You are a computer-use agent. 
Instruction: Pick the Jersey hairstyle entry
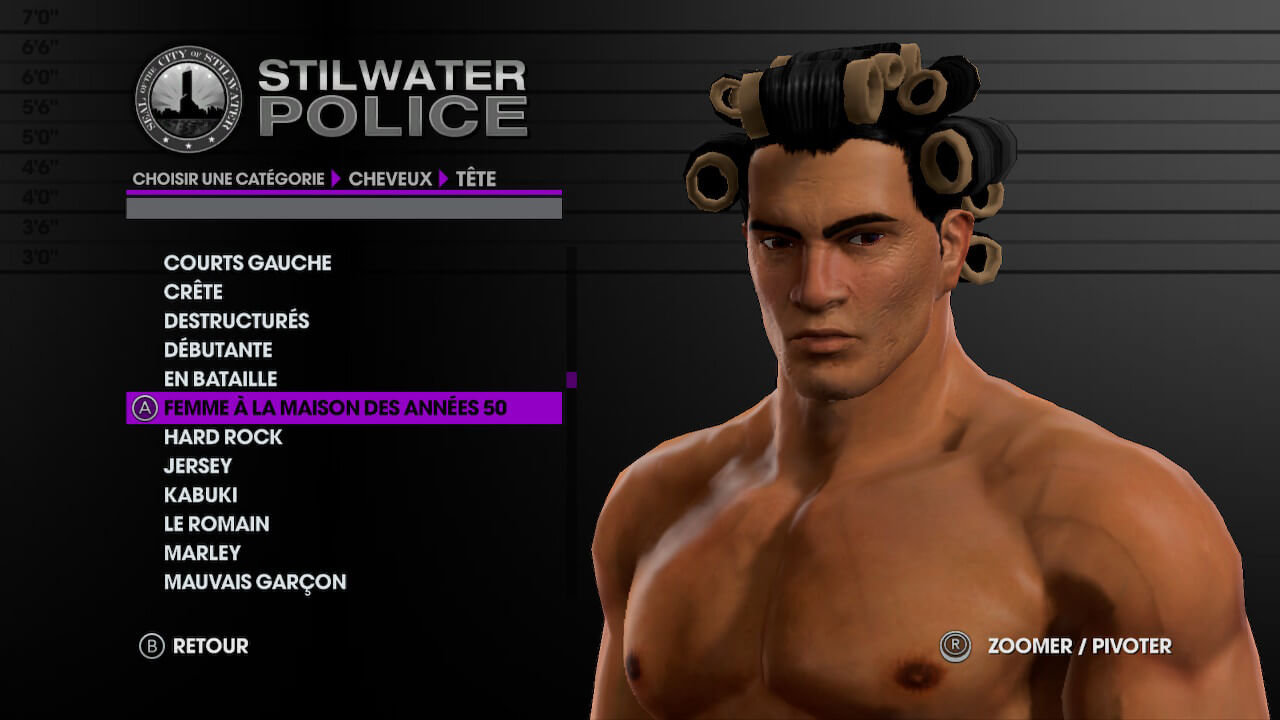coord(197,466)
